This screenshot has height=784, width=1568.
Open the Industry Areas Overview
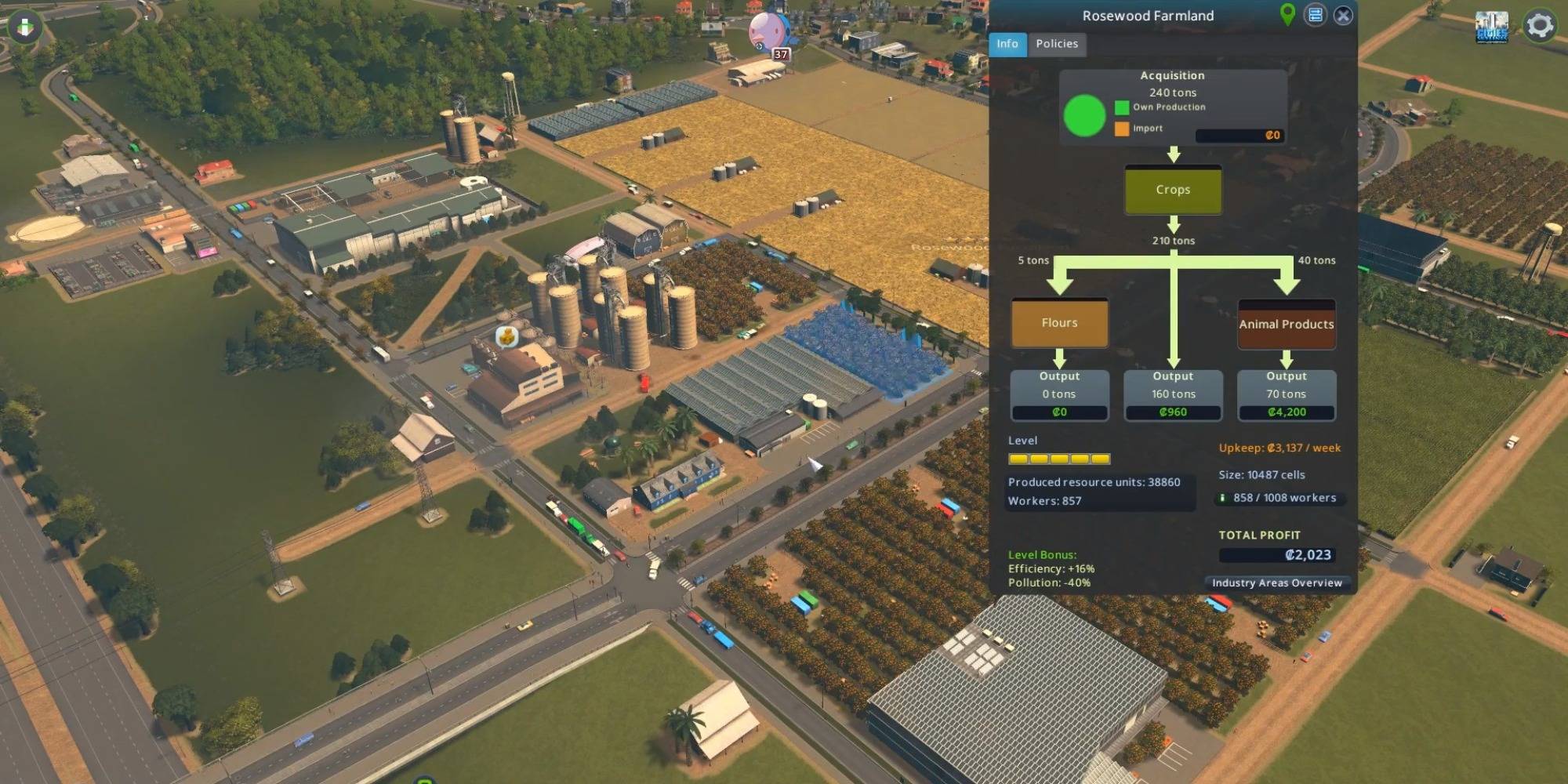(x=1276, y=583)
